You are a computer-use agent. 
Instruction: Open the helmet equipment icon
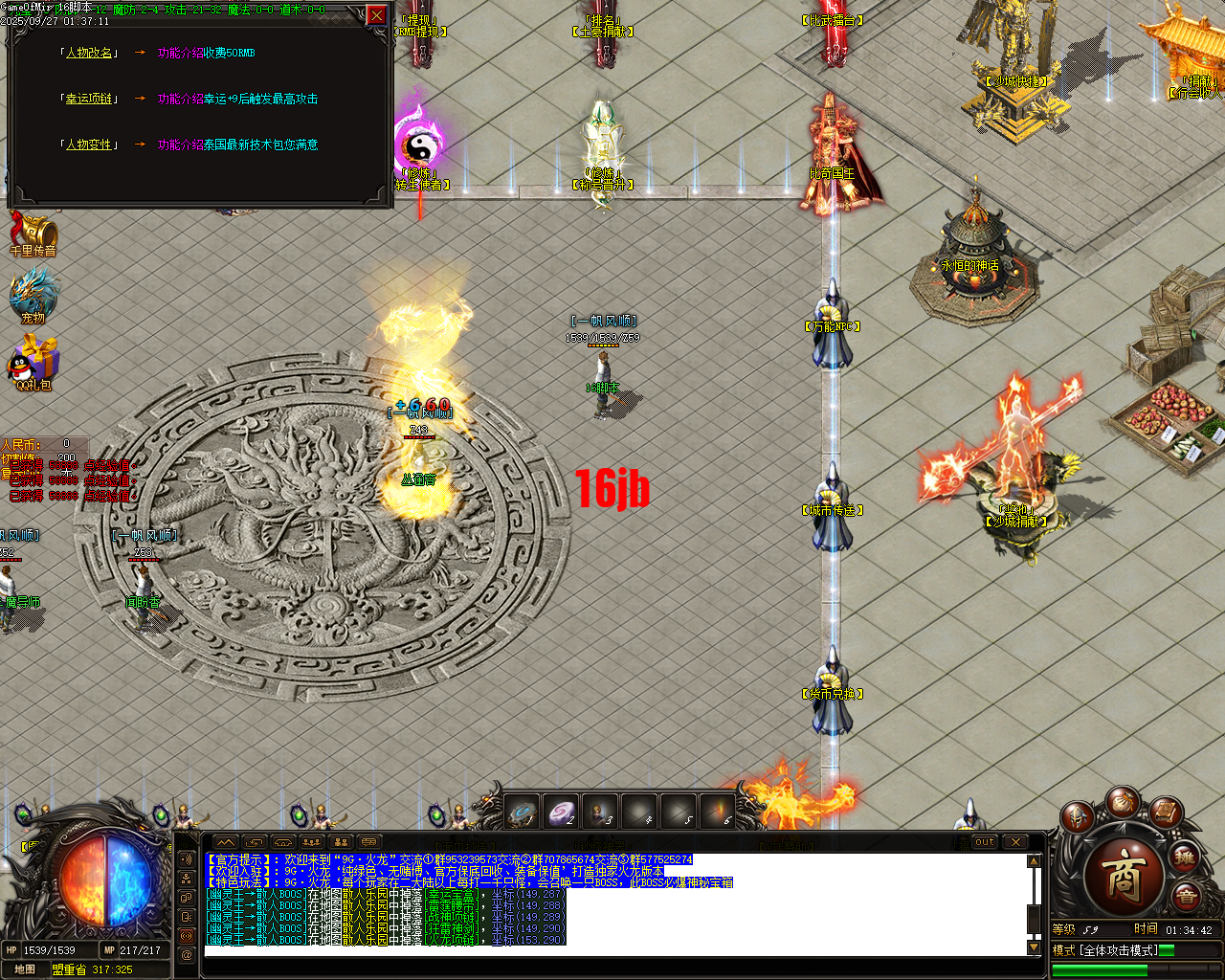click(1078, 817)
